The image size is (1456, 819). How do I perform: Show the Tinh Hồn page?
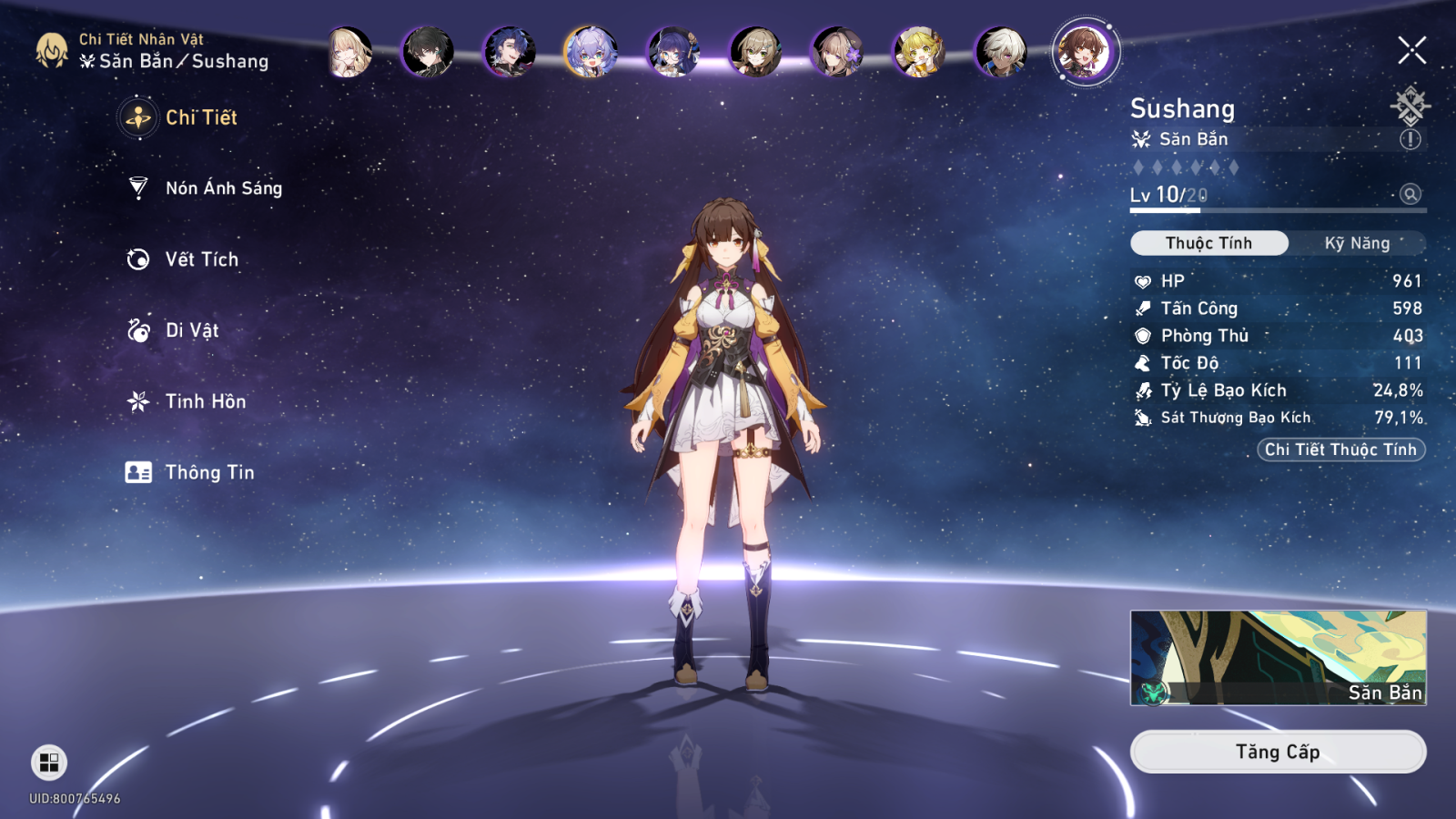click(205, 401)
